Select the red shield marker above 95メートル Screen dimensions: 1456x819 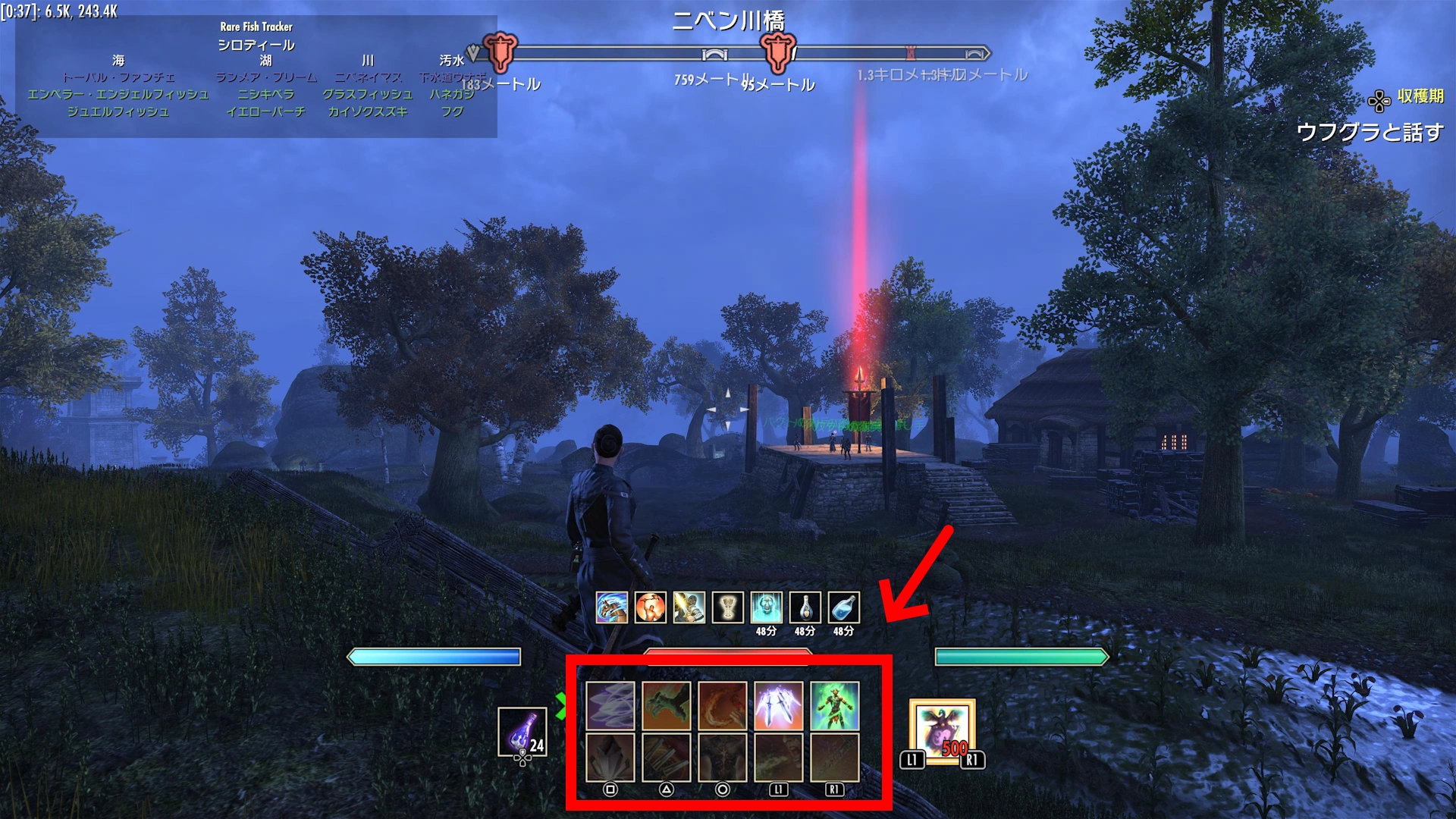coord(778,52)
